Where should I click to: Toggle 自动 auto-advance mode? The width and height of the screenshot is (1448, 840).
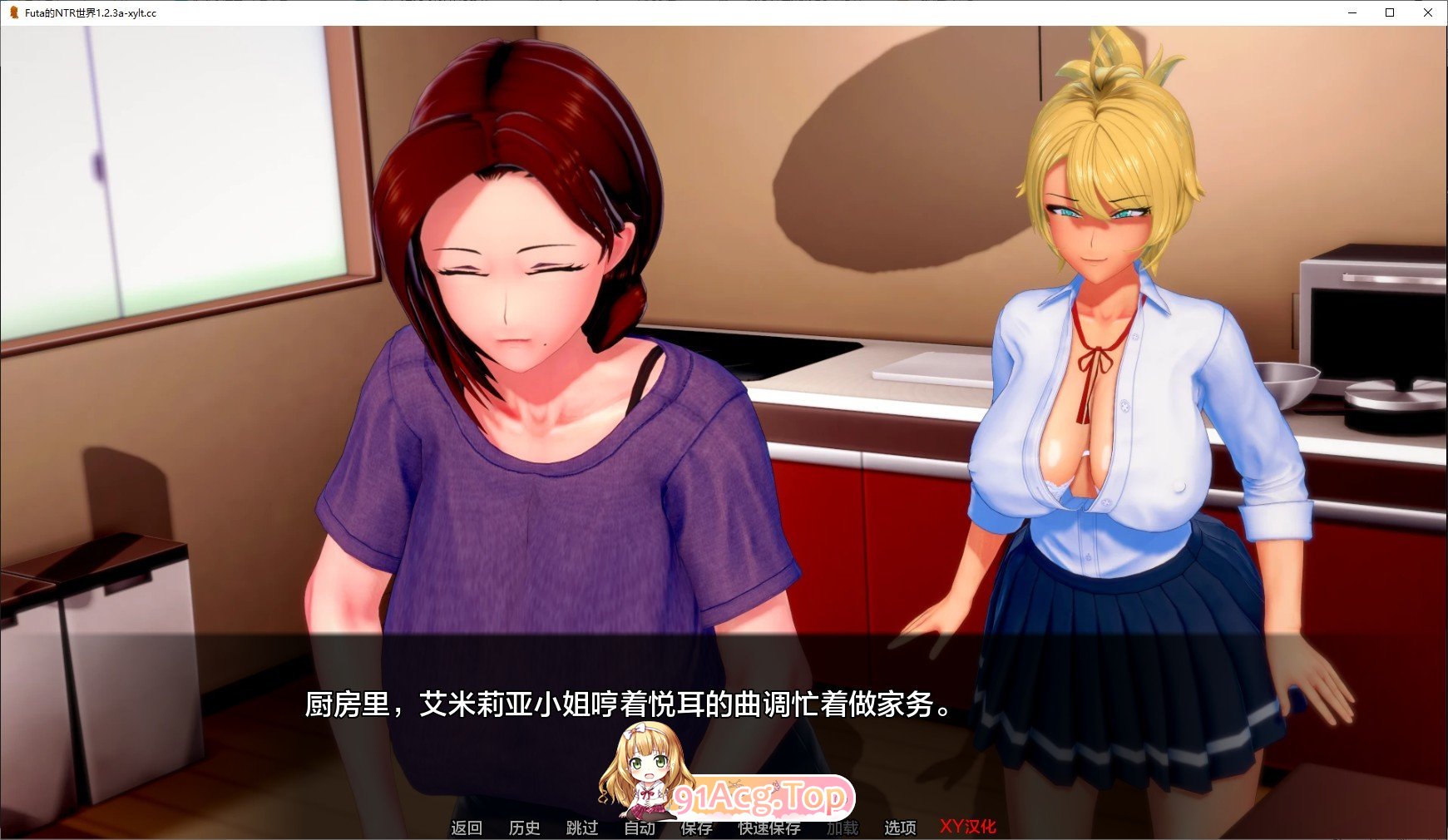pos(639,828)
